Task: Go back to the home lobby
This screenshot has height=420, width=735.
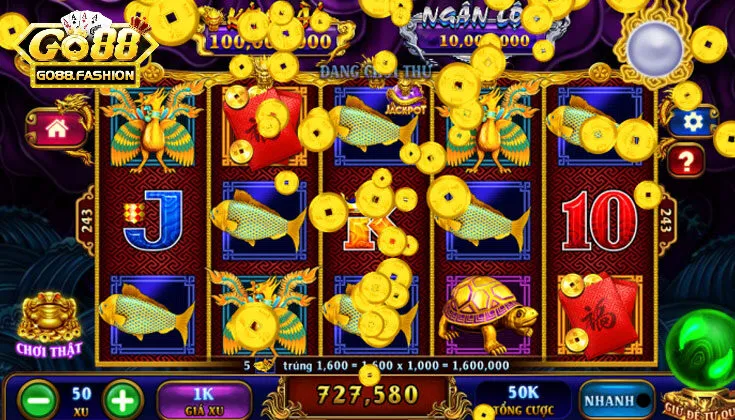Action: (x=59, y=128)
